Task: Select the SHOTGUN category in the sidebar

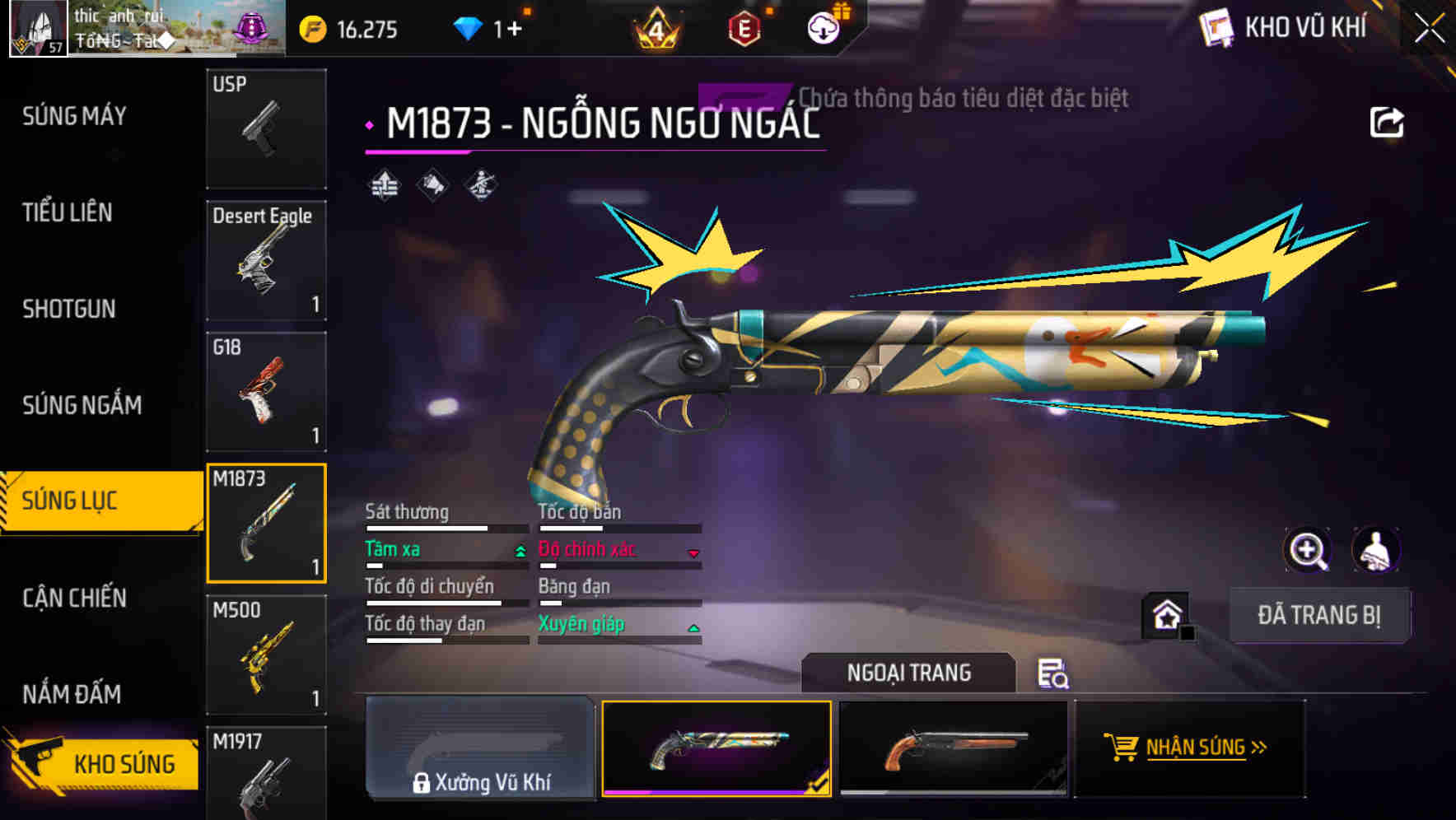Action: (x=70, y=310)
